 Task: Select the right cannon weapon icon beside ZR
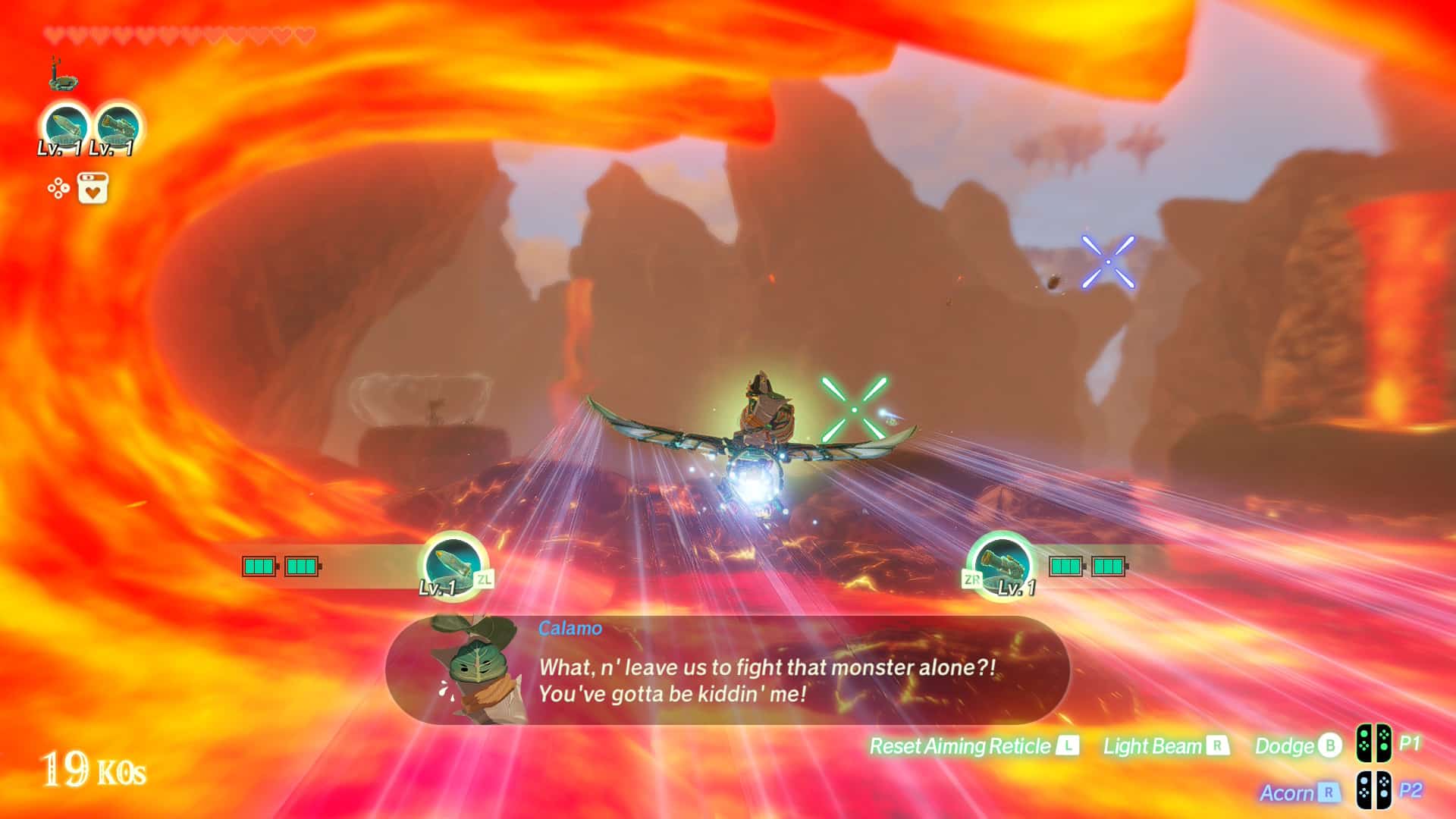tap(1003, 564)
